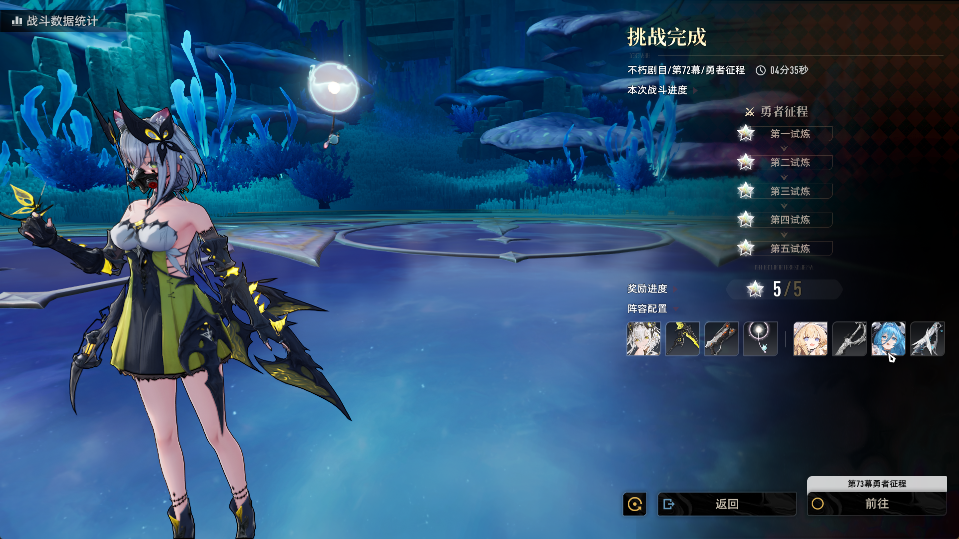Proceed with the 前往 button

click(x=876, y=504)
